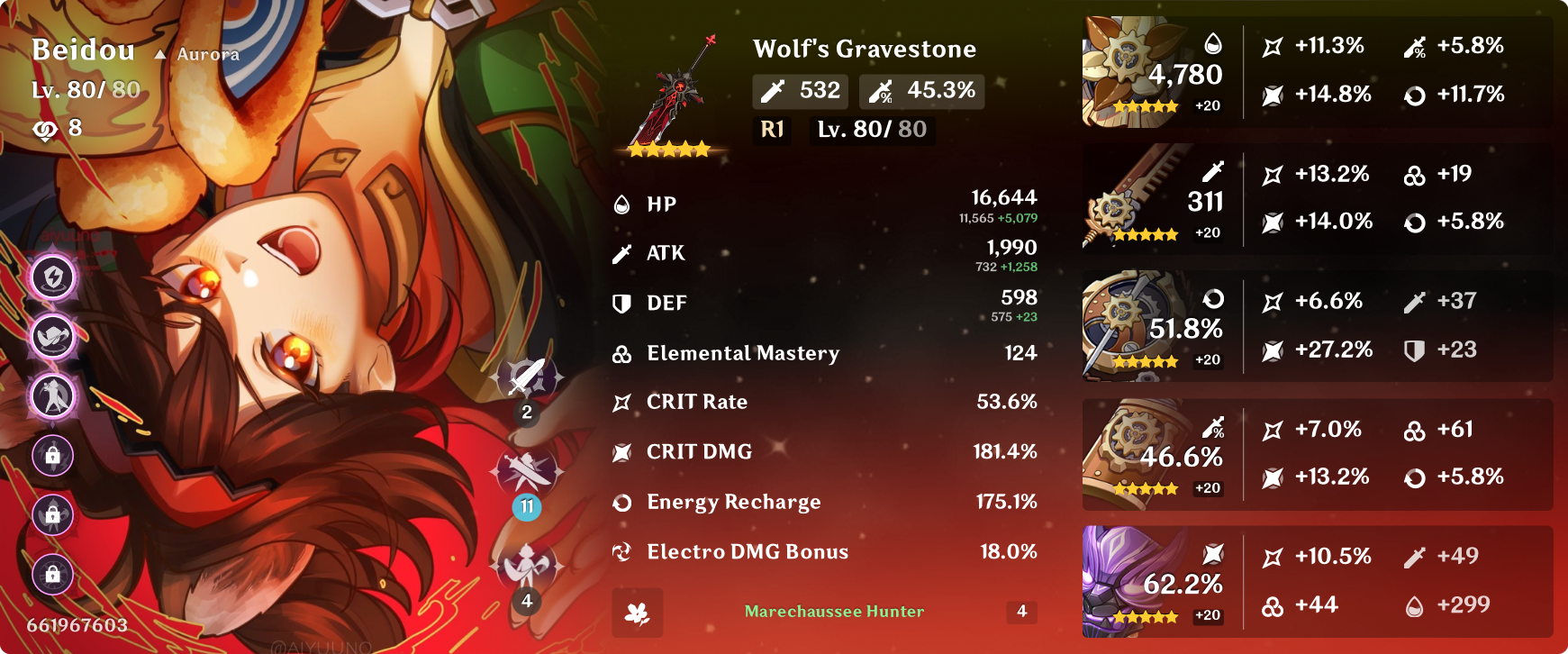
Task: Click the five-star rating under Wolf's Gravestone
Action: (x=668, y=150)
